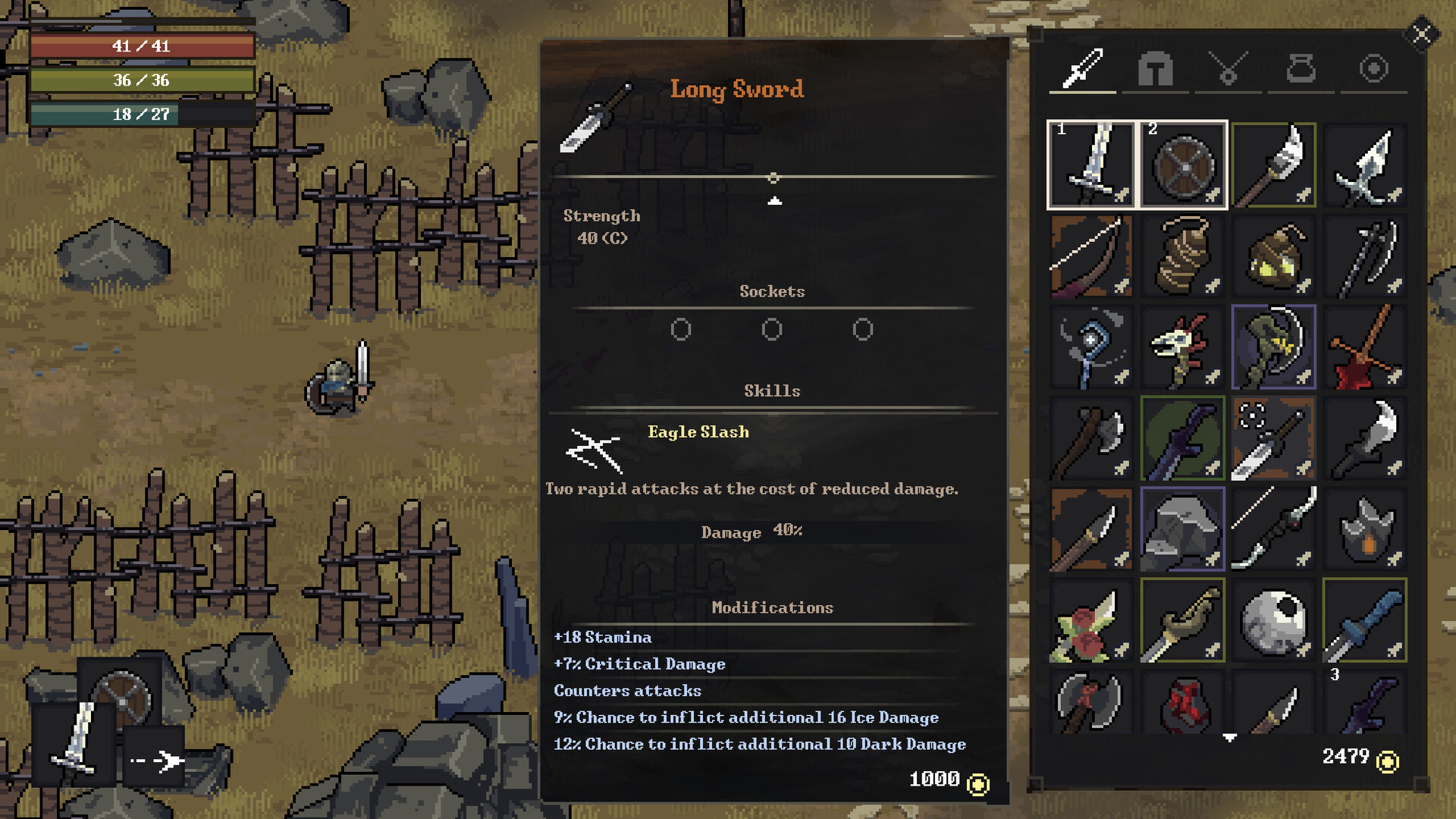Select the equipped Long Sword in slot 1
This screenshot has height=819, width=1456.
[x=1092, y=163]
